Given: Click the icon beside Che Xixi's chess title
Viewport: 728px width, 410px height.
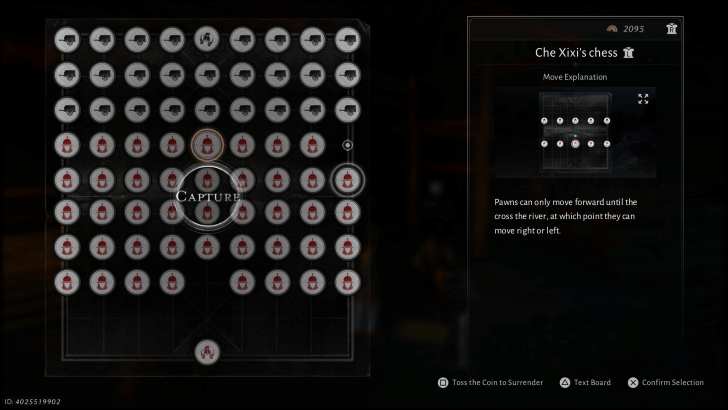Looking at the screenshot, I should coord(629,53).
